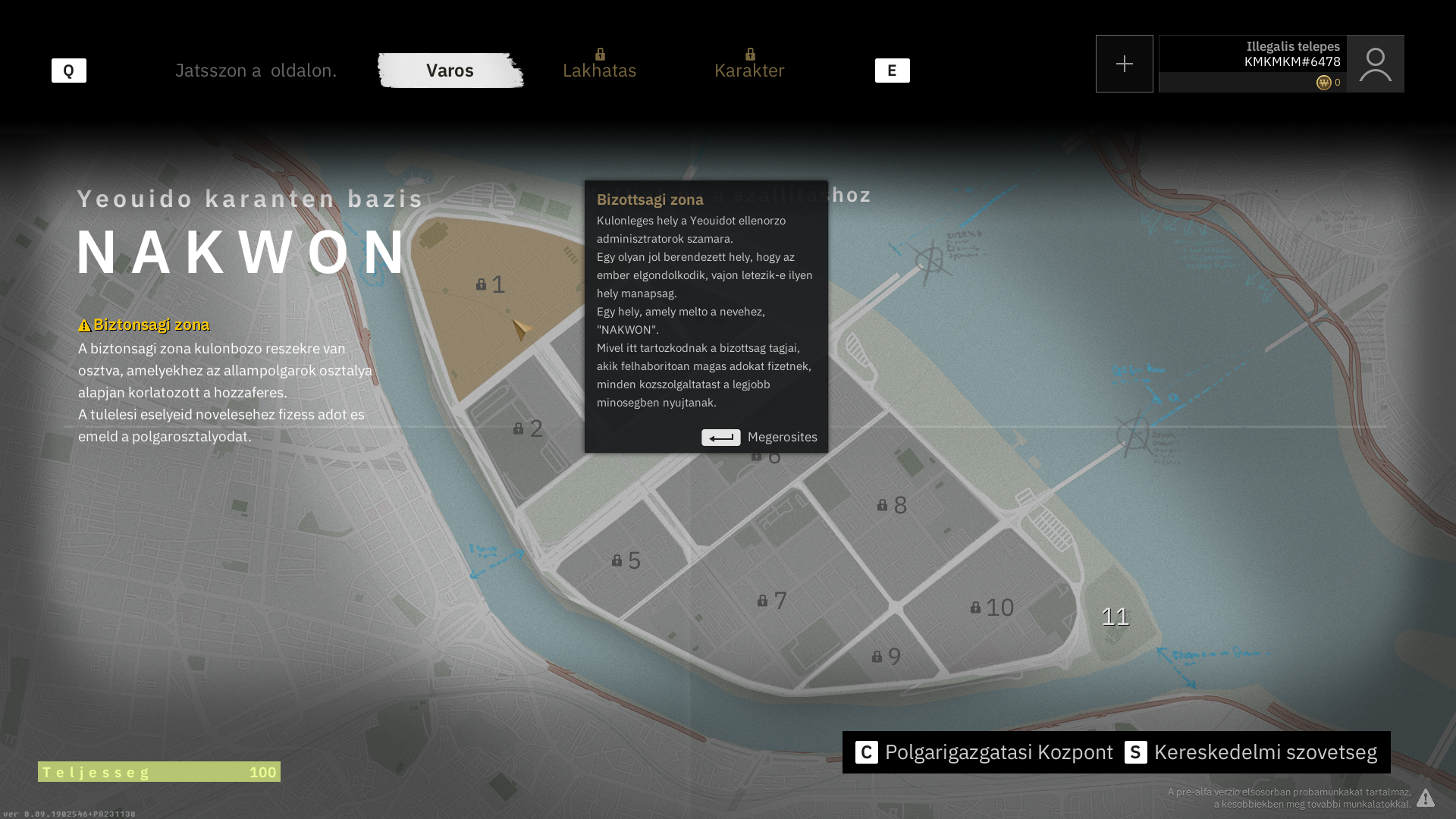This screenshot has height=819, width=1456.
Task: Select locked zone 8 on the map
Action: click(893, 505)
